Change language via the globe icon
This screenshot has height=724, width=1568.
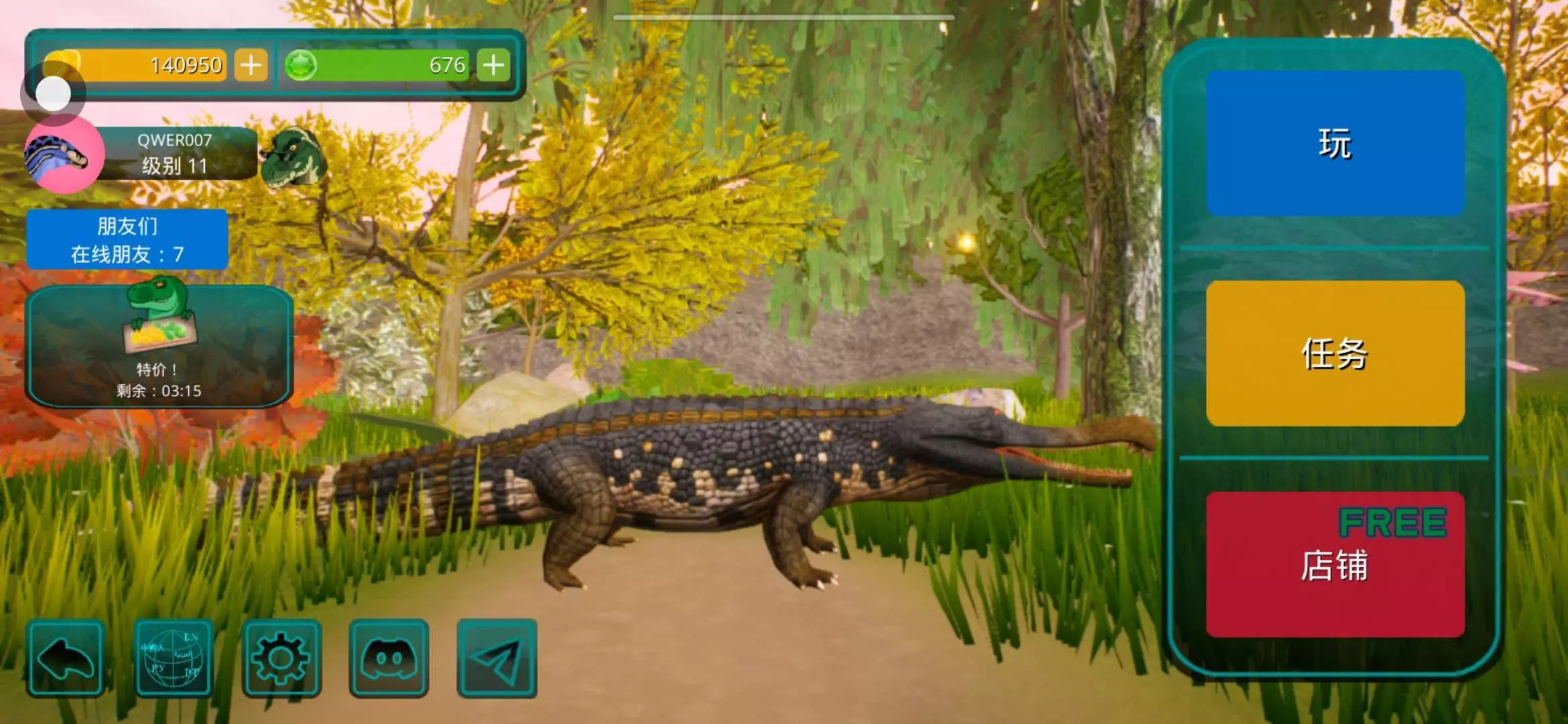174,658
